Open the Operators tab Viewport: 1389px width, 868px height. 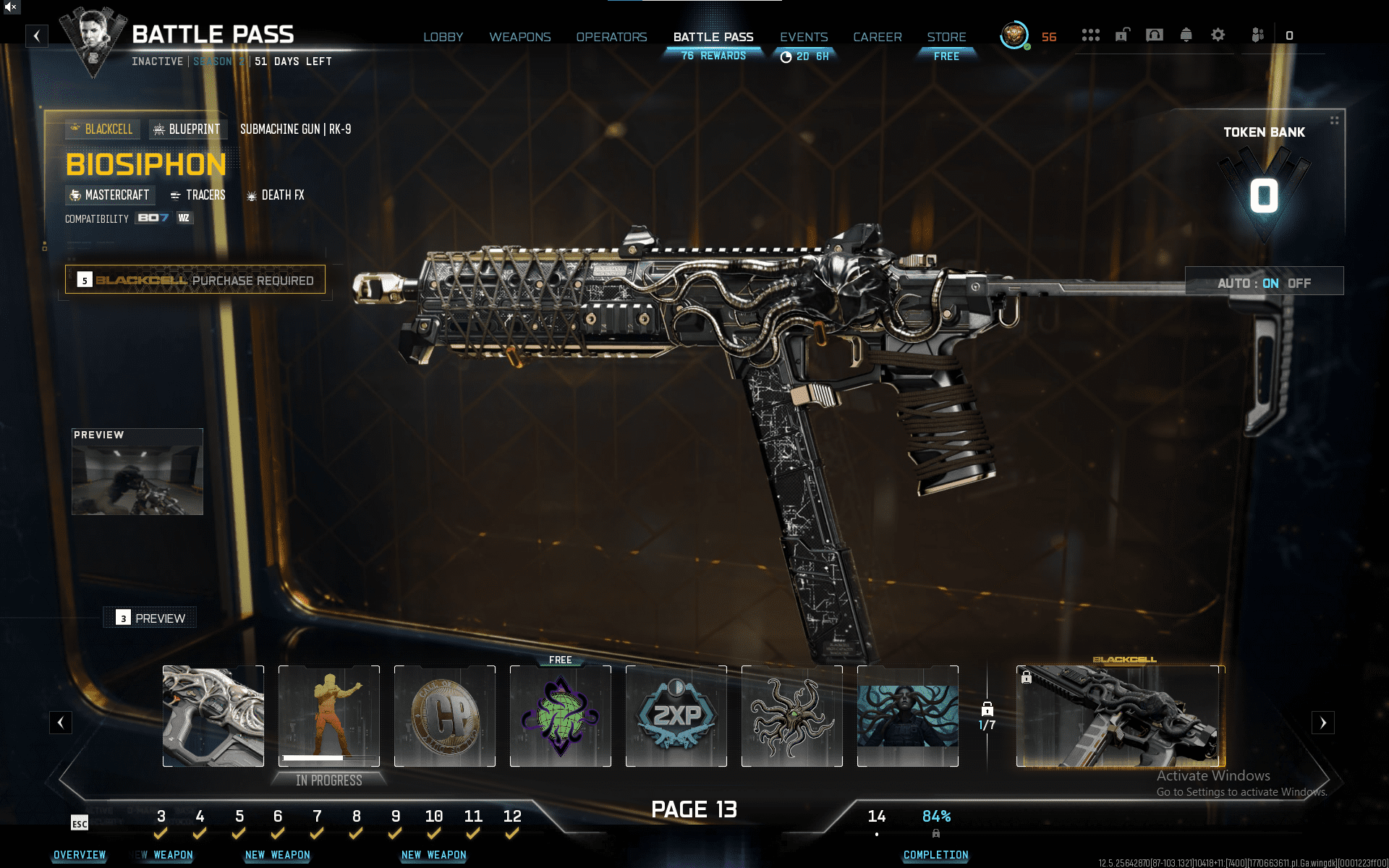pyautogui.click(x=611, y=37)
